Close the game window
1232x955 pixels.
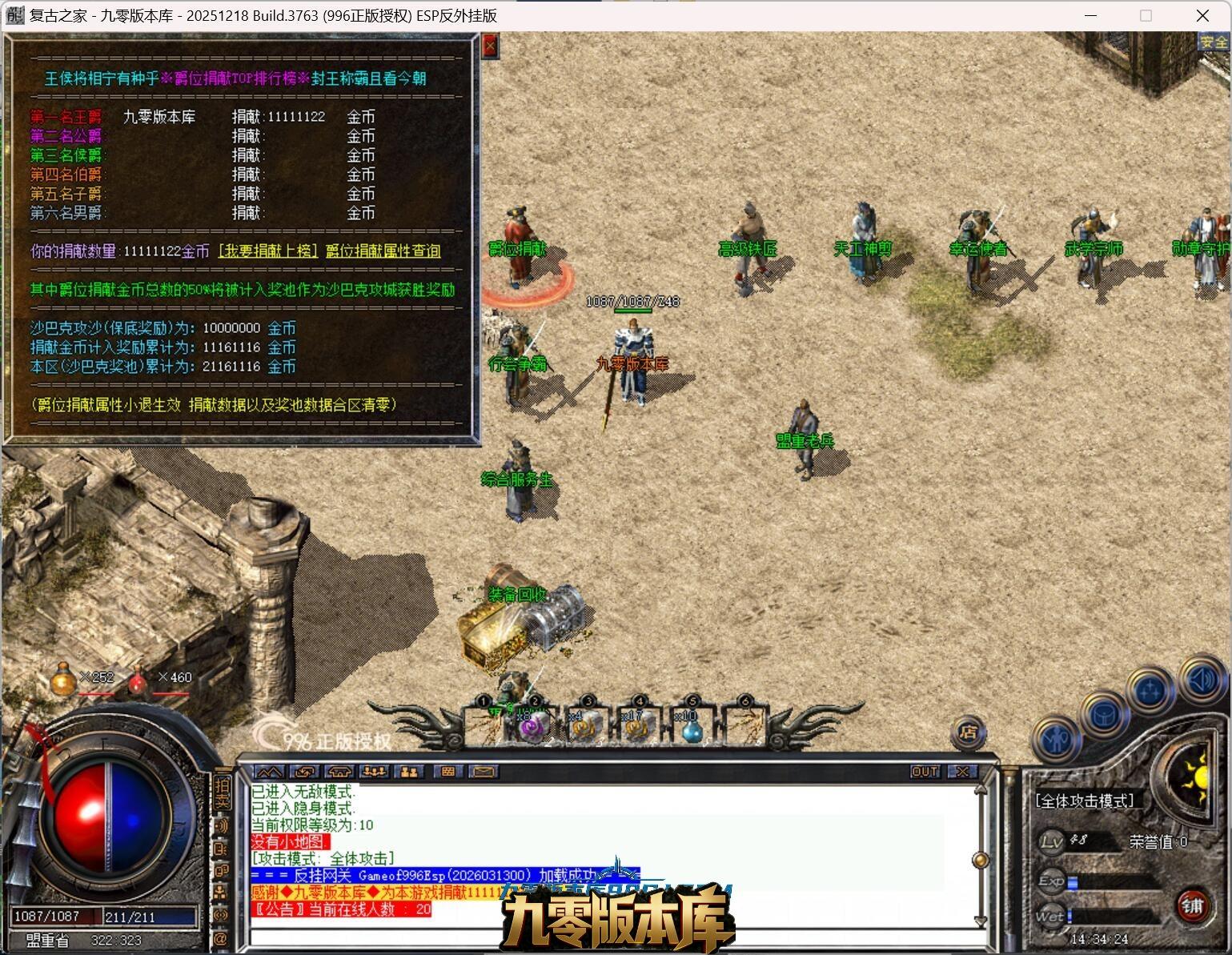(x=1202, y=15)
